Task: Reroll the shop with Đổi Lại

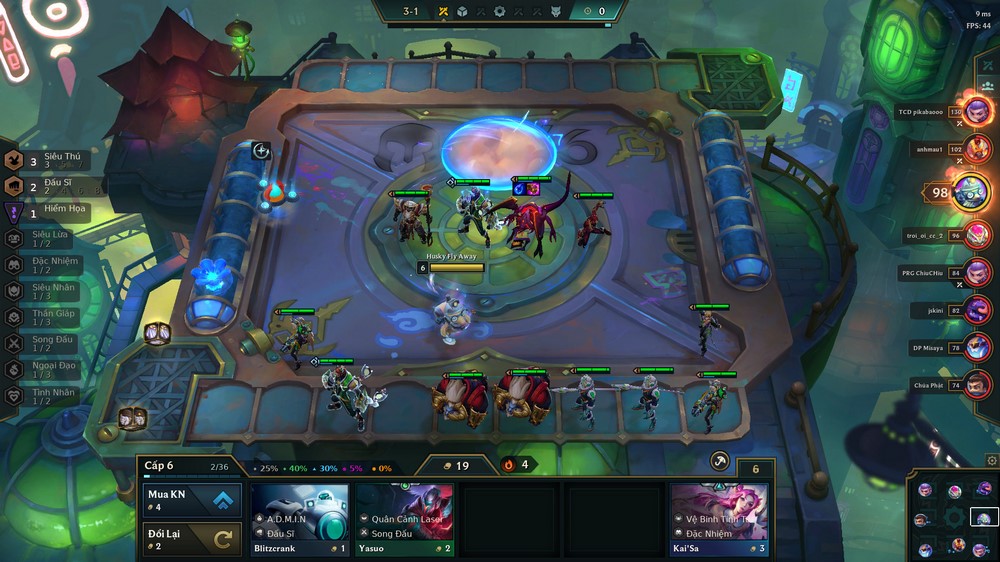Action: [x=192, y=539]
